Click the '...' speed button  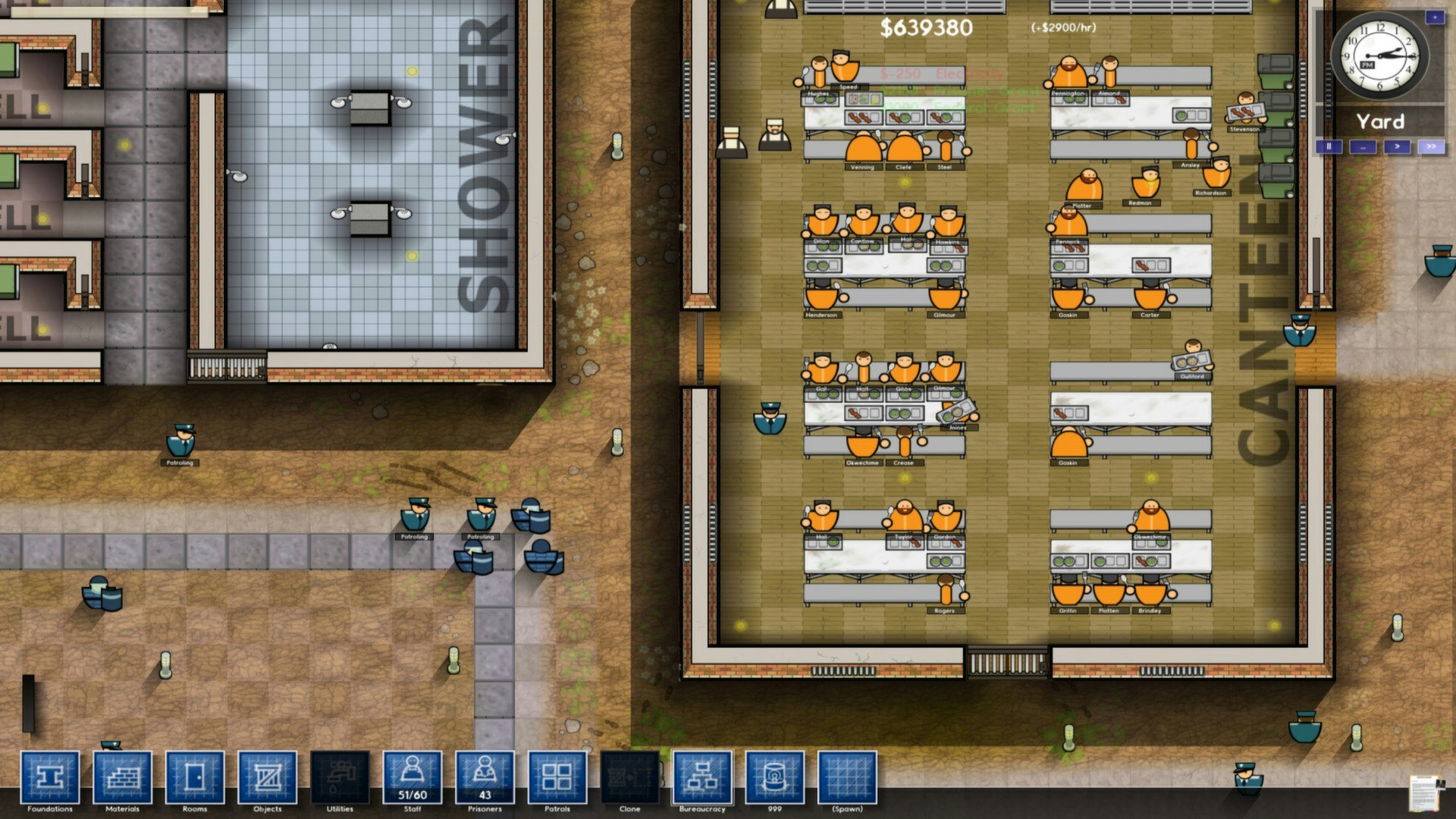pyautogui.click(x=1363, y=147)
